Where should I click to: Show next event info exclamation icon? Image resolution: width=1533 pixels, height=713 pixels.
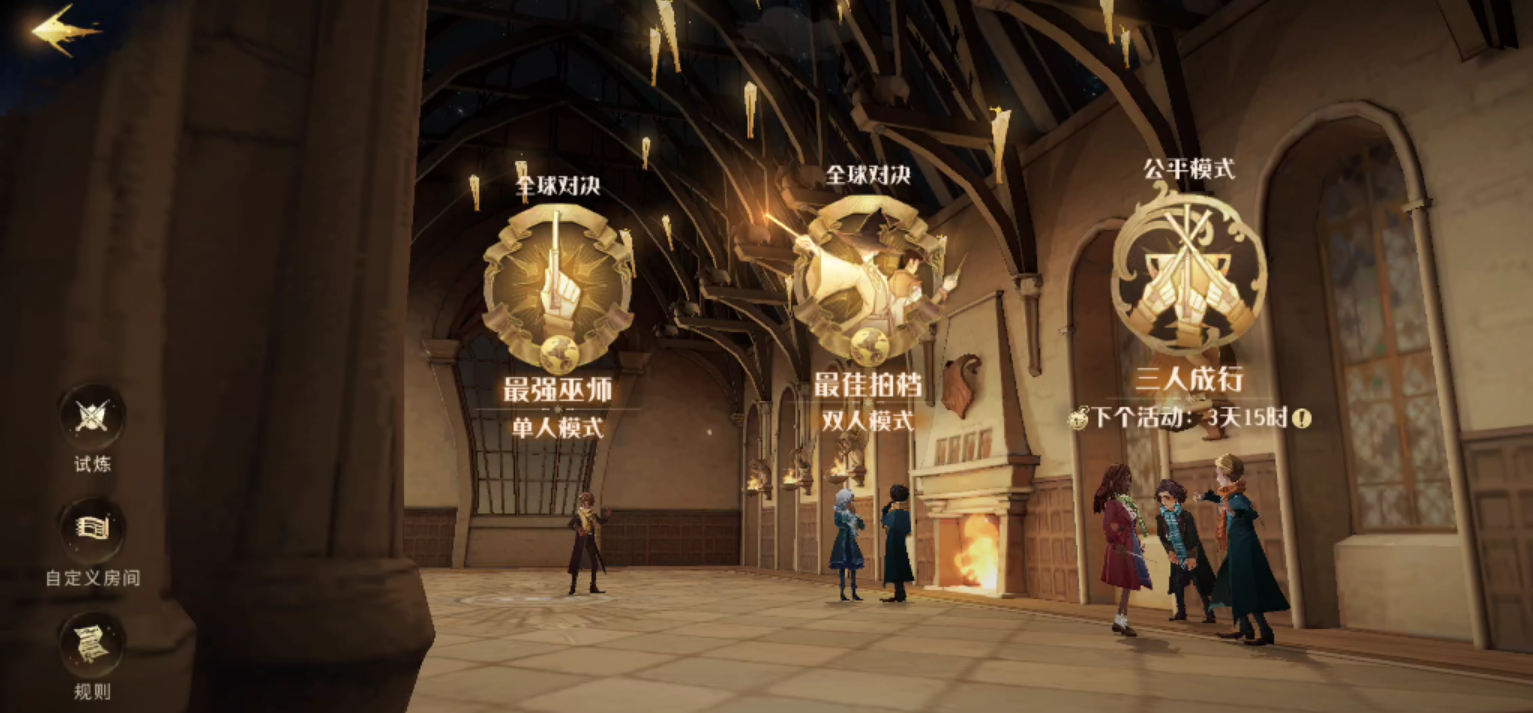coord(1300,418)
